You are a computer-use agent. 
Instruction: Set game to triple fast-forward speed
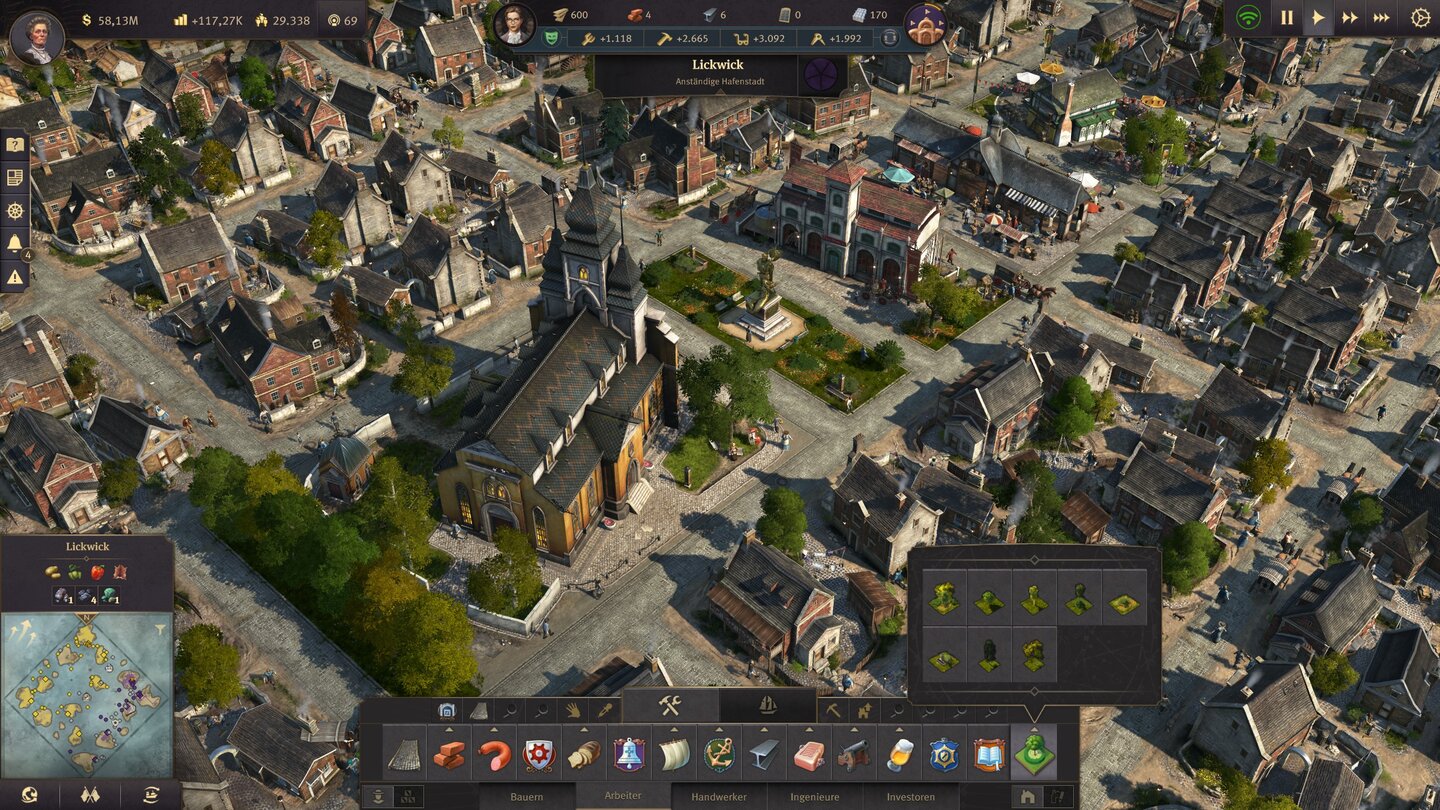pyautogui.click(x=1381, y=18)
